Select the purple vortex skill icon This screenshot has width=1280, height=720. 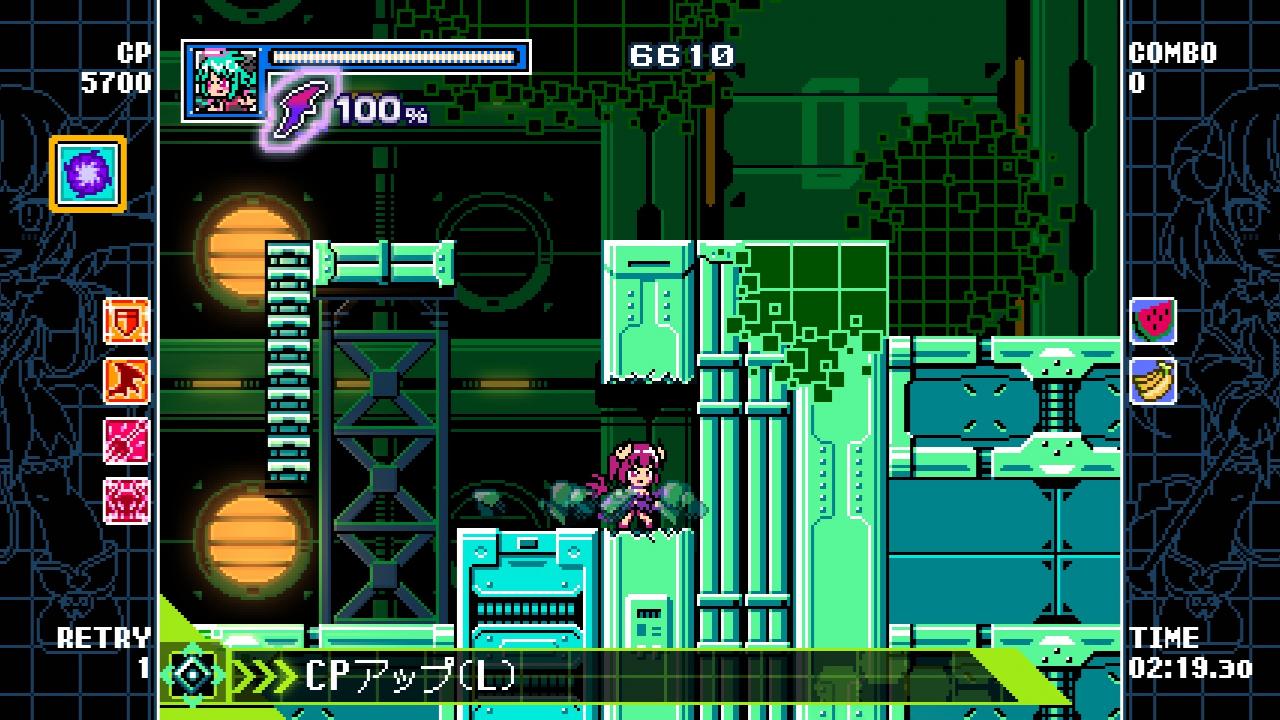[87, 174]
